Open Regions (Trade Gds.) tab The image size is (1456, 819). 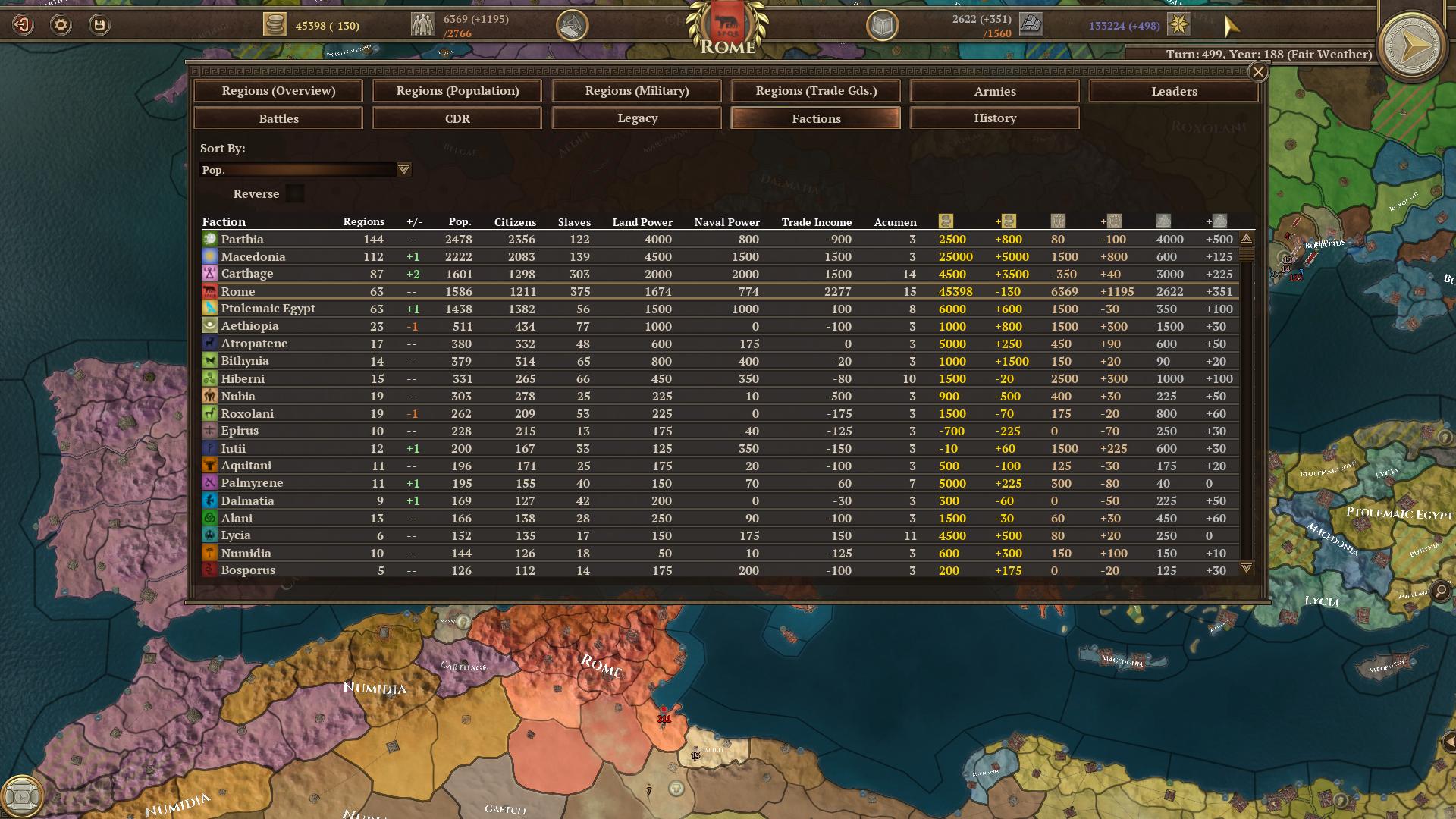(816, 91)
